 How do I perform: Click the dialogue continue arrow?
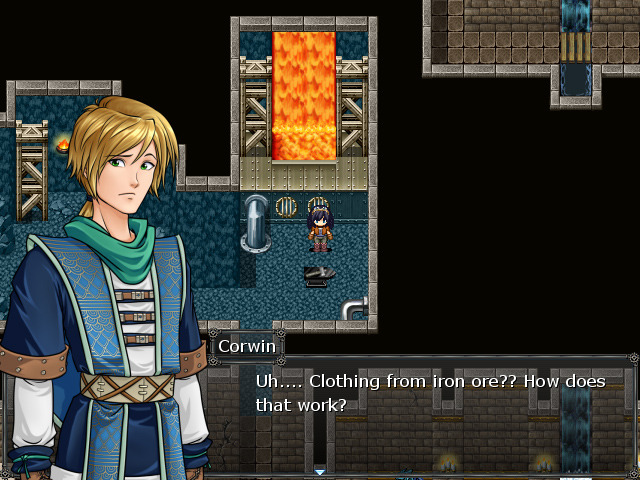(x=320, y=471)
